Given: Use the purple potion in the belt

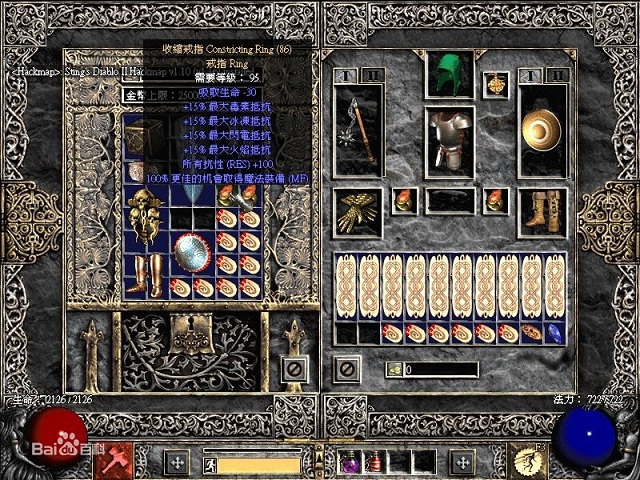Looking at the screenshot, I should coord(351,462).
